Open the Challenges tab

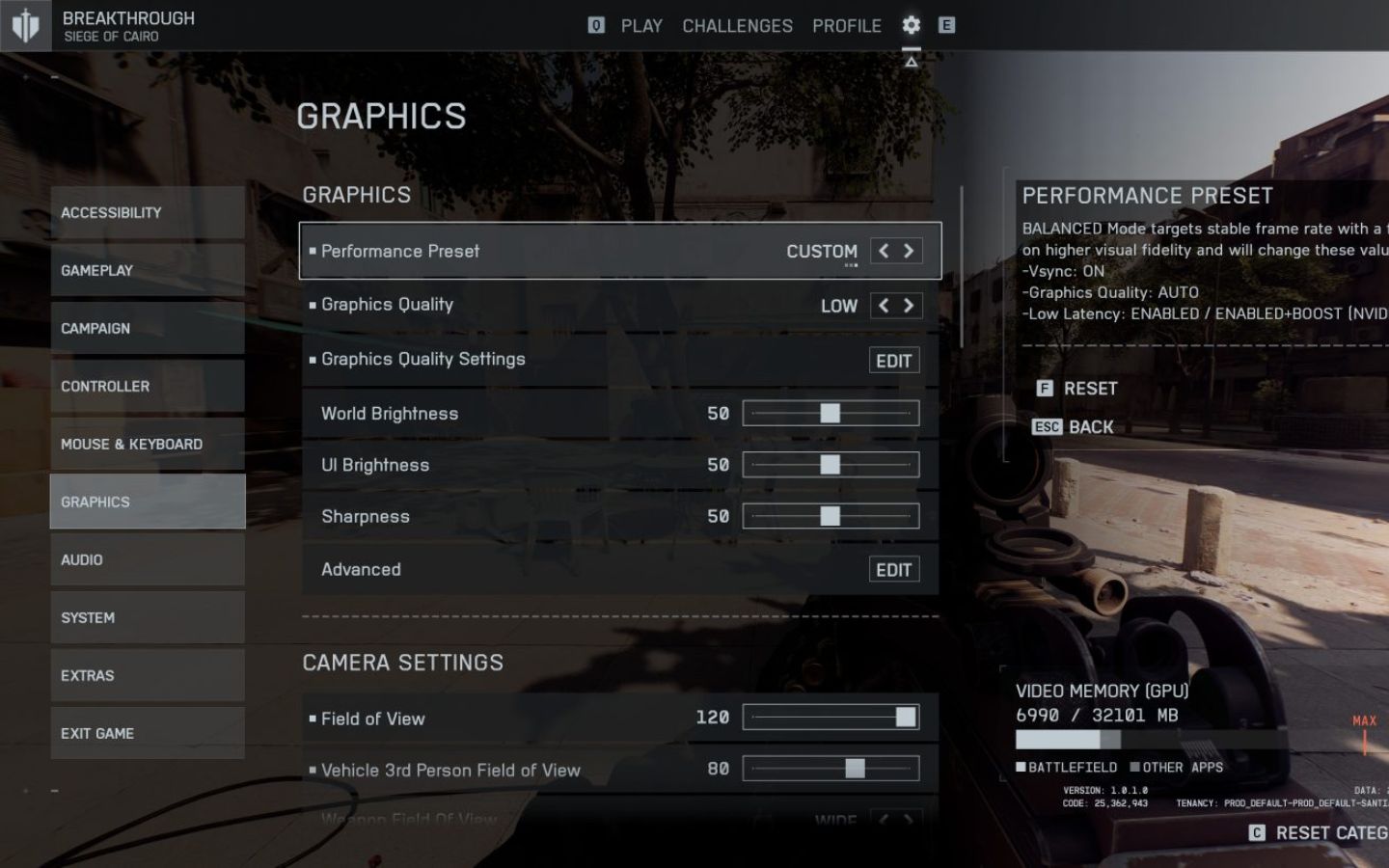pyautogui.click(x=737, y=26)
